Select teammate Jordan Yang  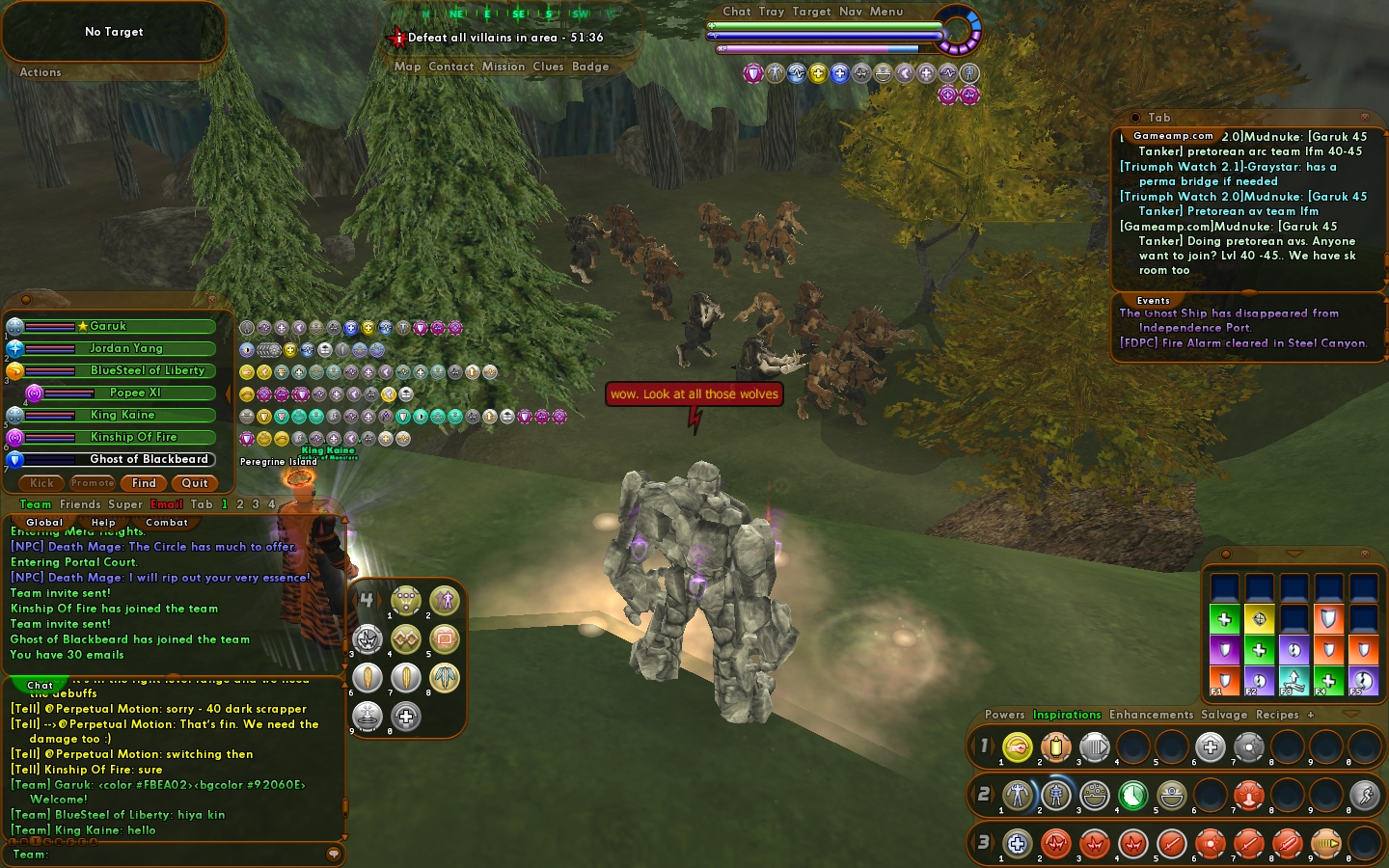(x=126, y=348)
